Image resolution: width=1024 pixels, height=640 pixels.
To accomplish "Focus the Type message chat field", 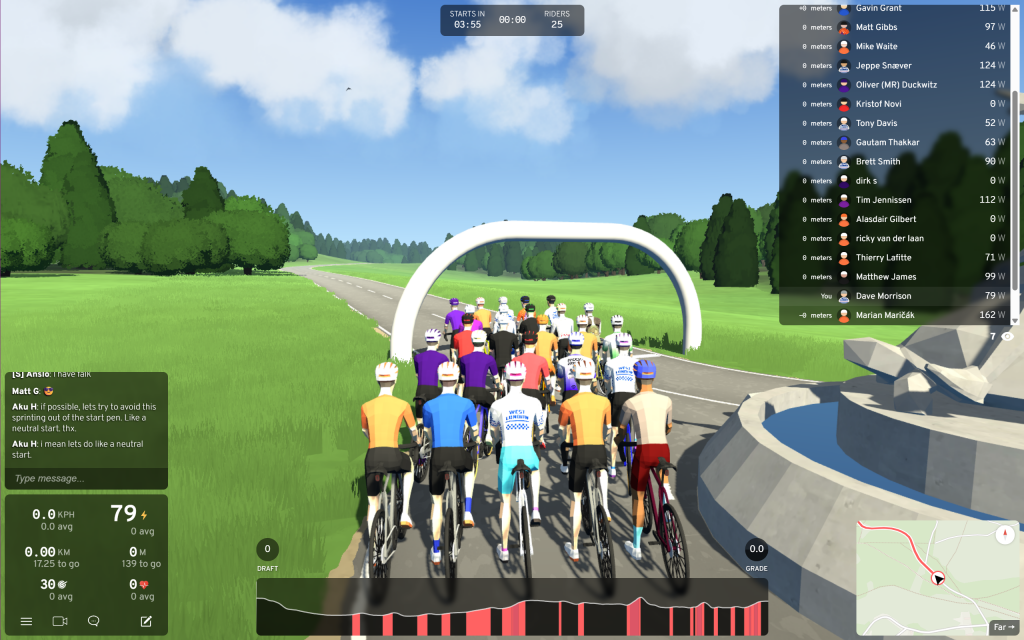I will 85,478.
